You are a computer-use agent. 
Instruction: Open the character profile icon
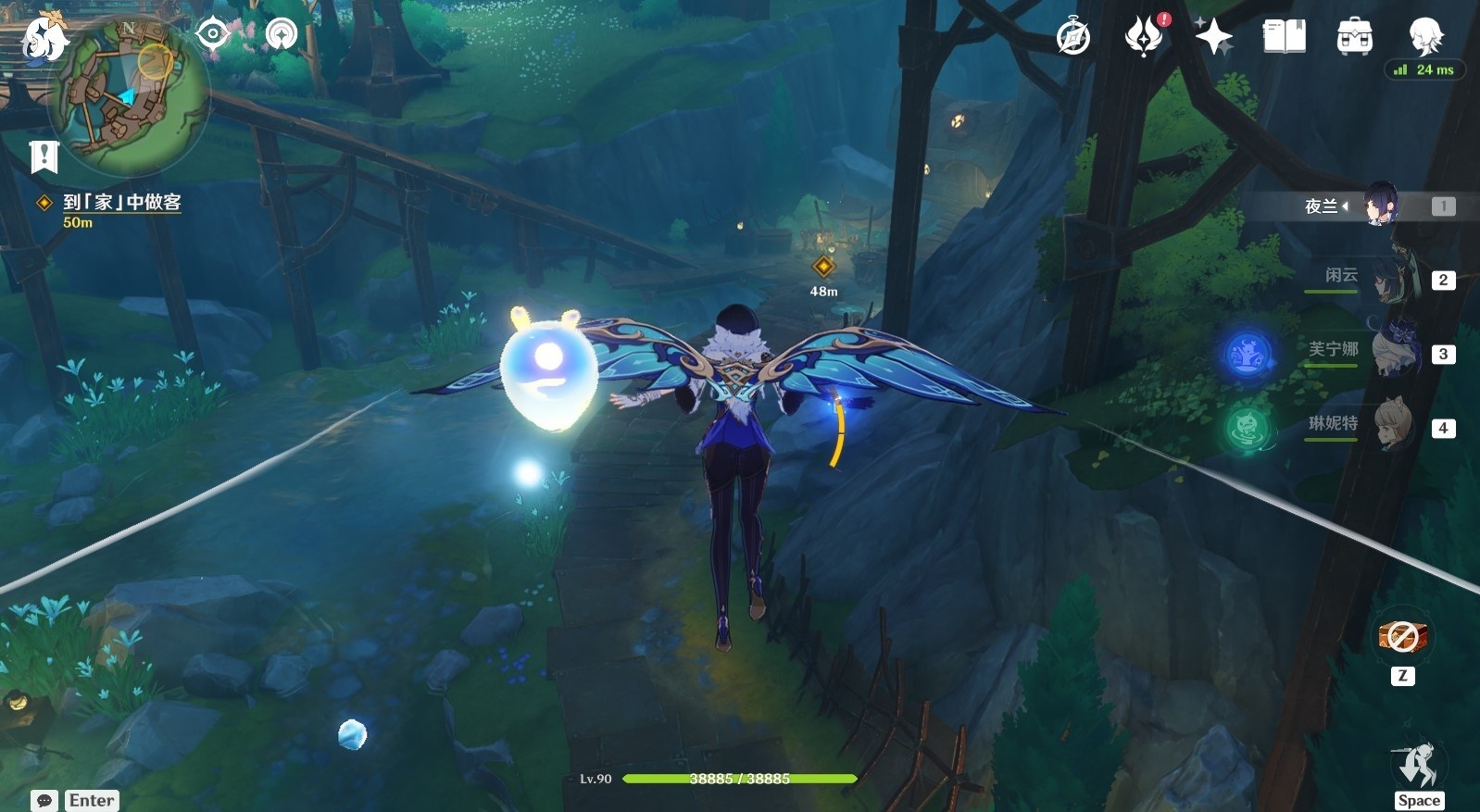point(1424,37)
